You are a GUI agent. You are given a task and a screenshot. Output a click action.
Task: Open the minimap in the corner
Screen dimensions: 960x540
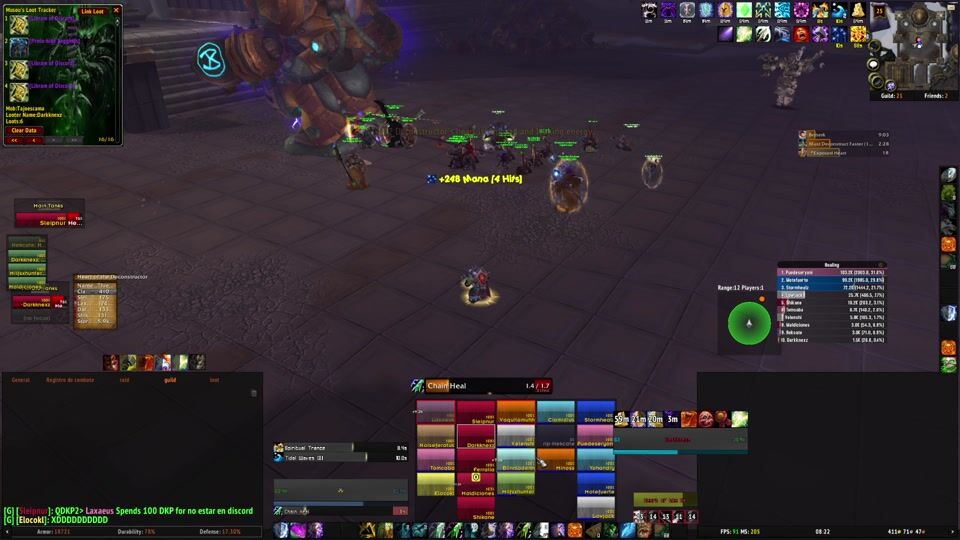pos(915,45)
